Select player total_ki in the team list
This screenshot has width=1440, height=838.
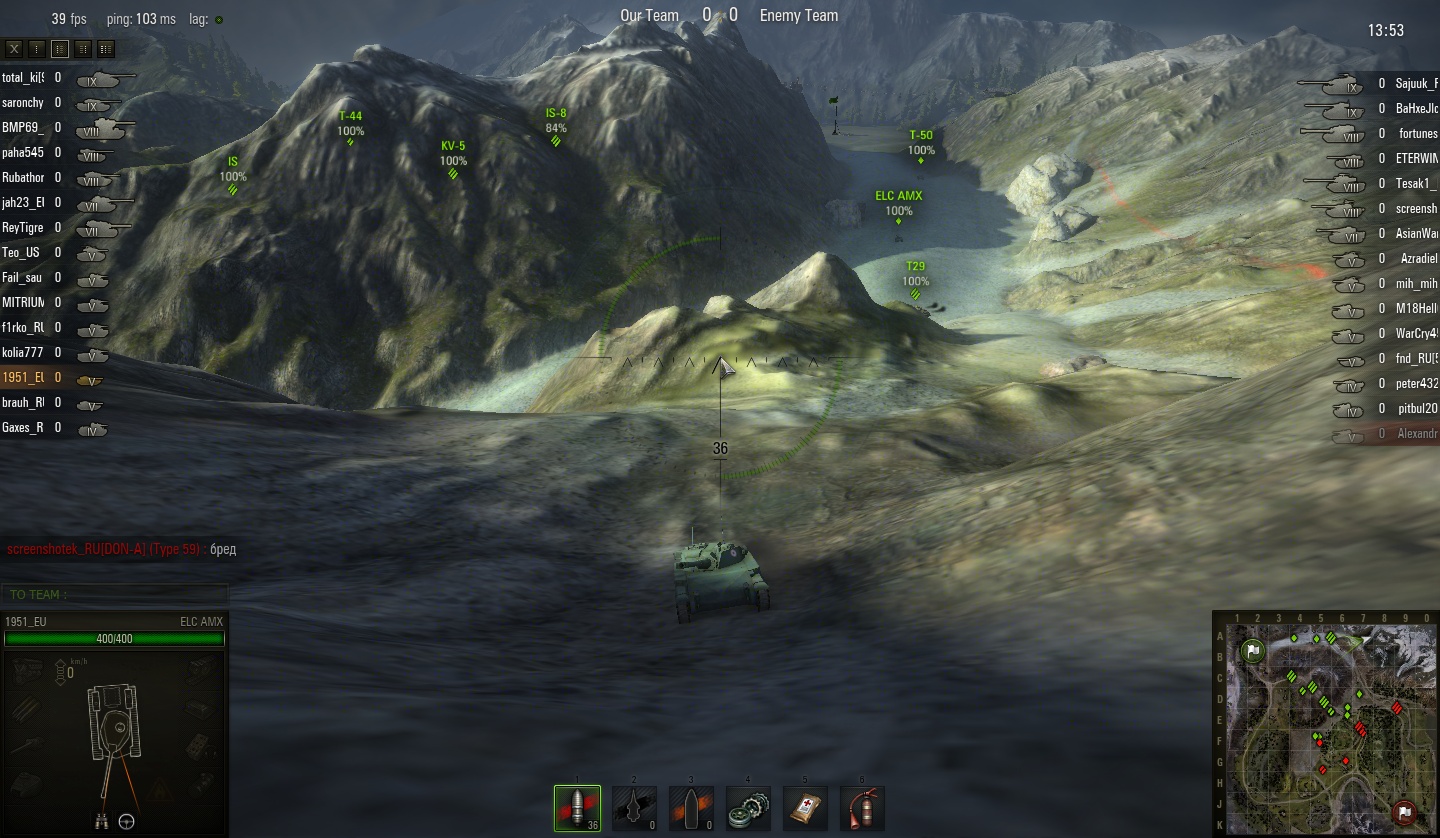pos(24,78)
